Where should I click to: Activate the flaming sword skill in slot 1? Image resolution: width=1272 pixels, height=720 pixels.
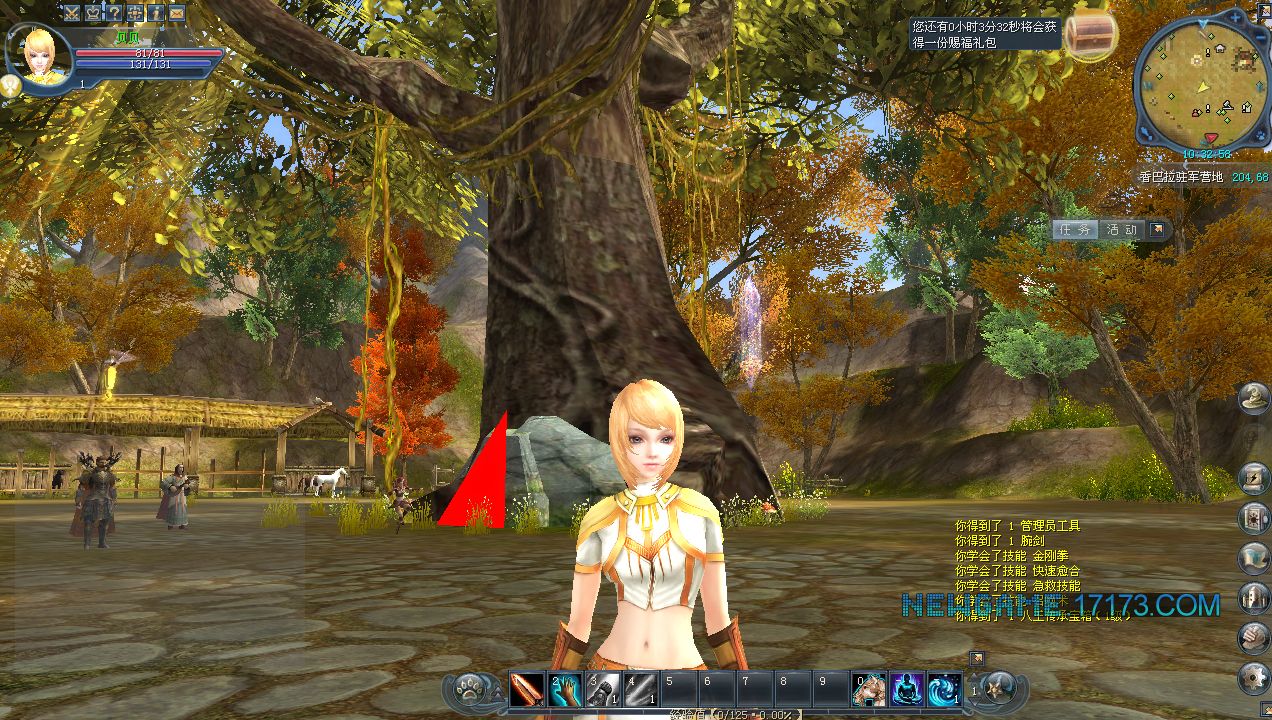click(526, 689)
